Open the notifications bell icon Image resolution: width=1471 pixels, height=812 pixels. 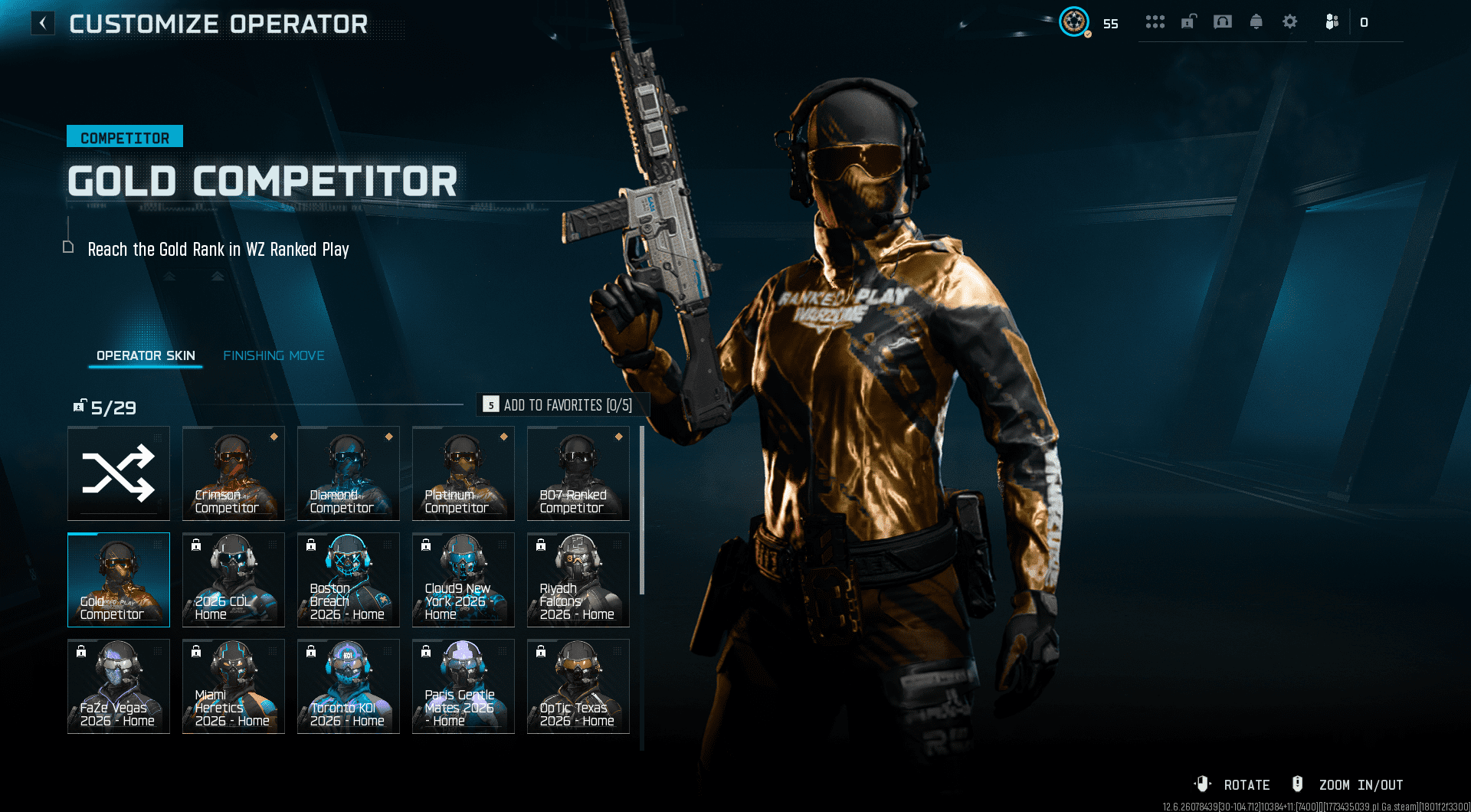pos(1256,21)
